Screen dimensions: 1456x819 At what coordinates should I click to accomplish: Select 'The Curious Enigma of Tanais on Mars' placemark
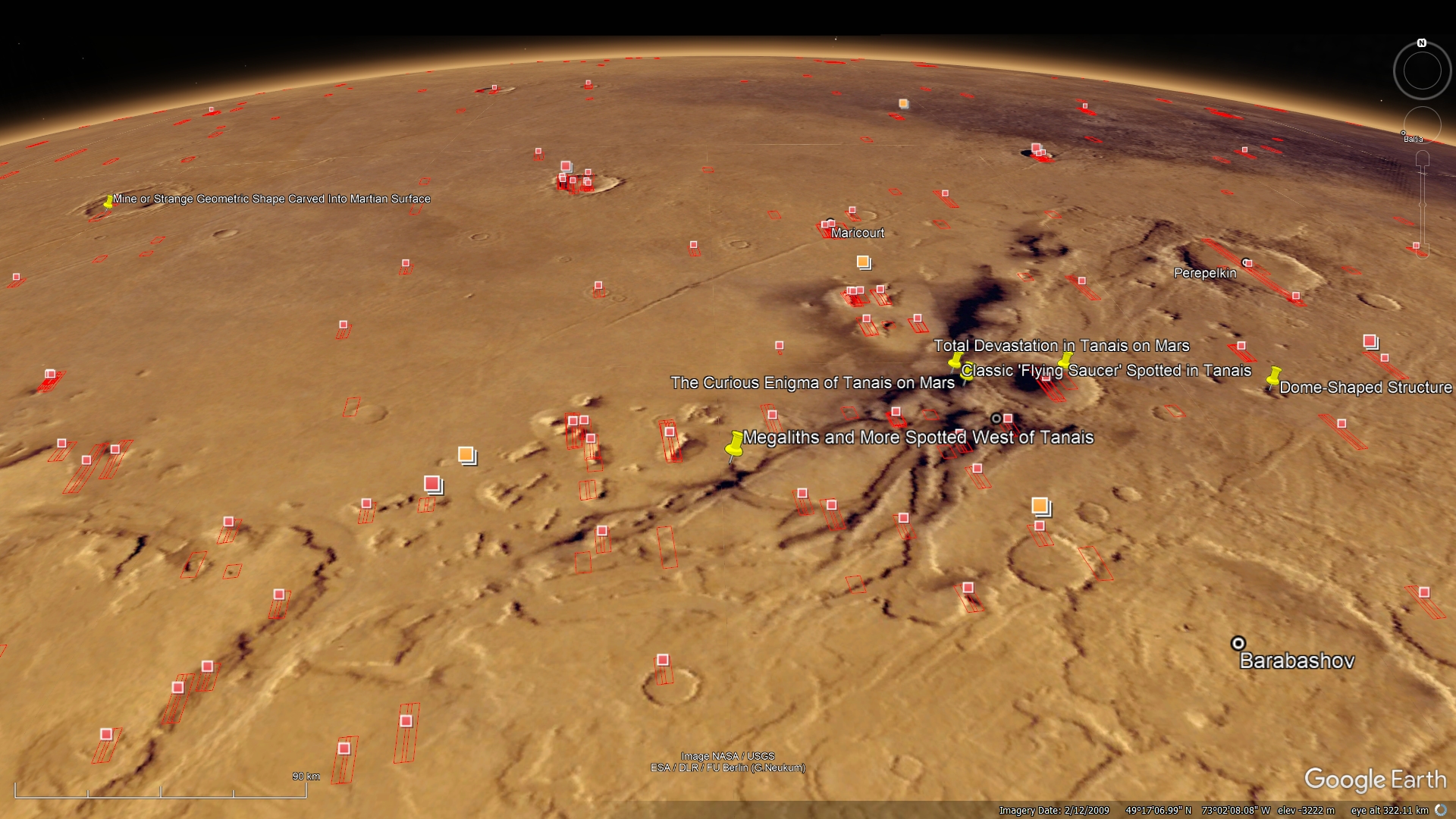click(812, 383)
